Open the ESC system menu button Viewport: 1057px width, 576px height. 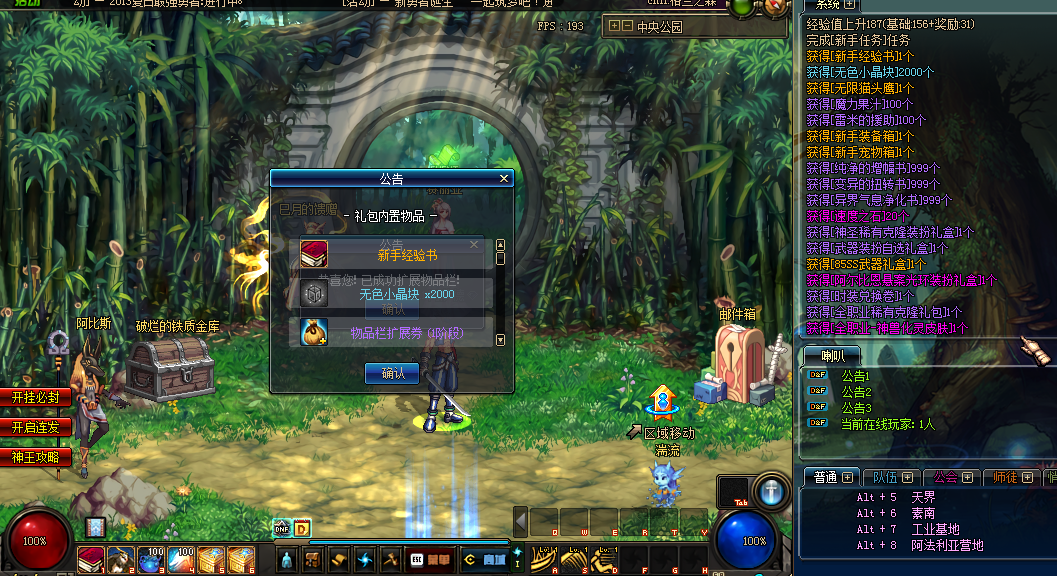click(x=412, y=560)
